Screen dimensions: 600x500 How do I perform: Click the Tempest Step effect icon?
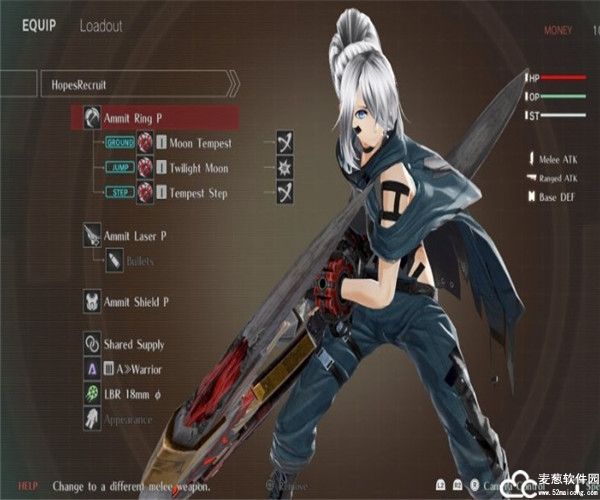point(285,193)
